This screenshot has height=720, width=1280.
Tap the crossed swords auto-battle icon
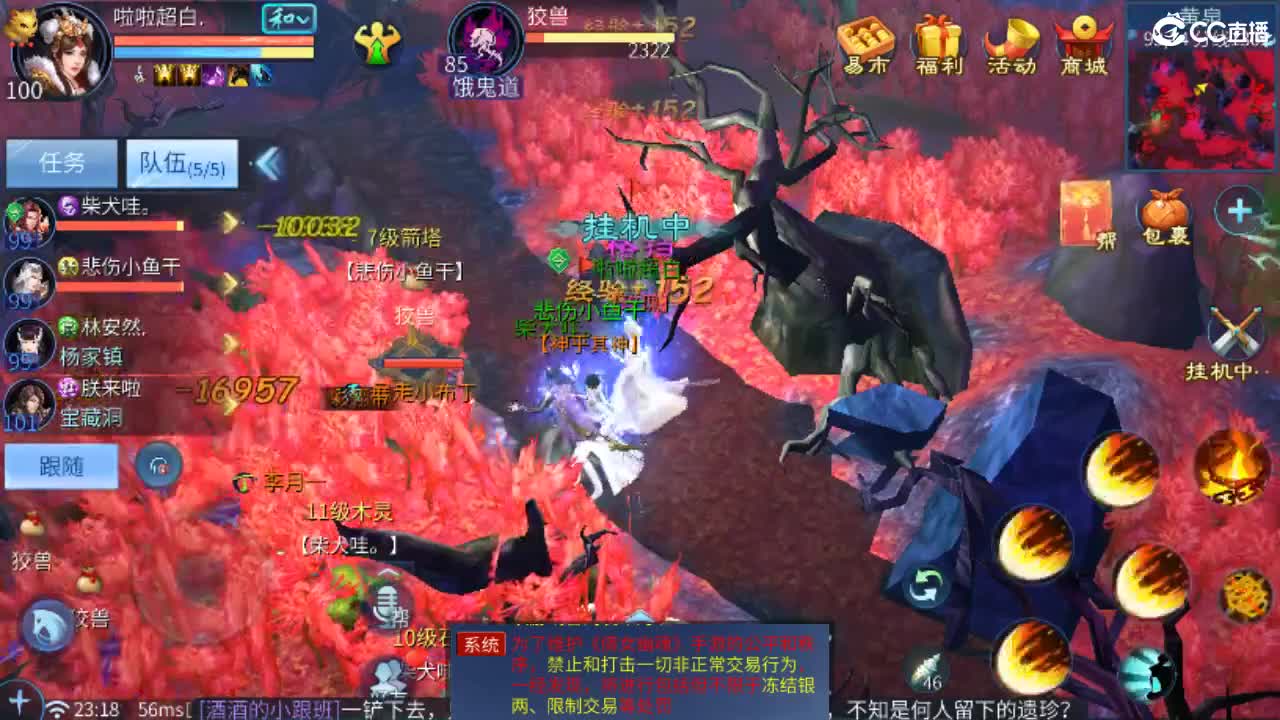[1233, 330]
